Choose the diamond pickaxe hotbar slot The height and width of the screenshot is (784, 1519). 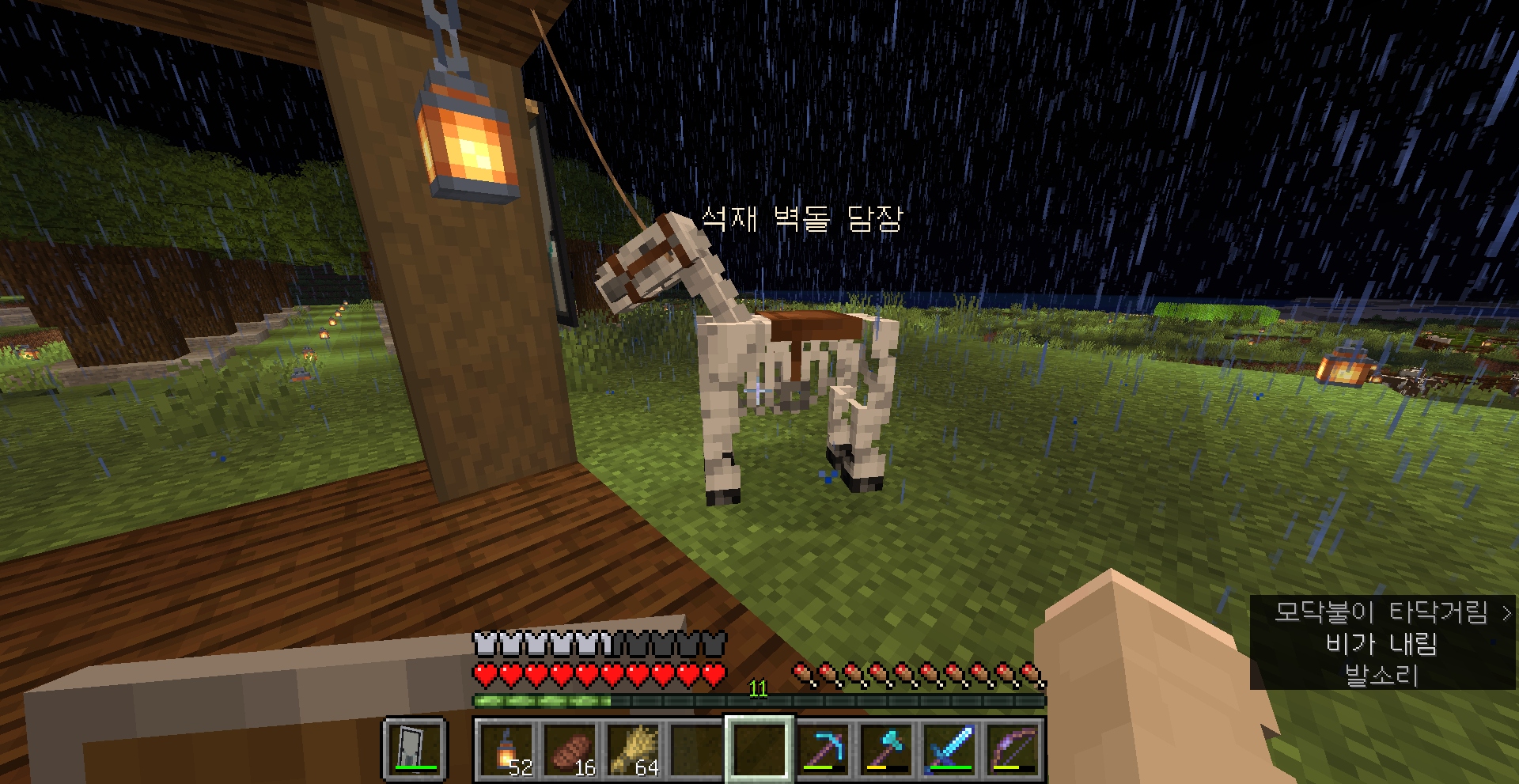824,749
